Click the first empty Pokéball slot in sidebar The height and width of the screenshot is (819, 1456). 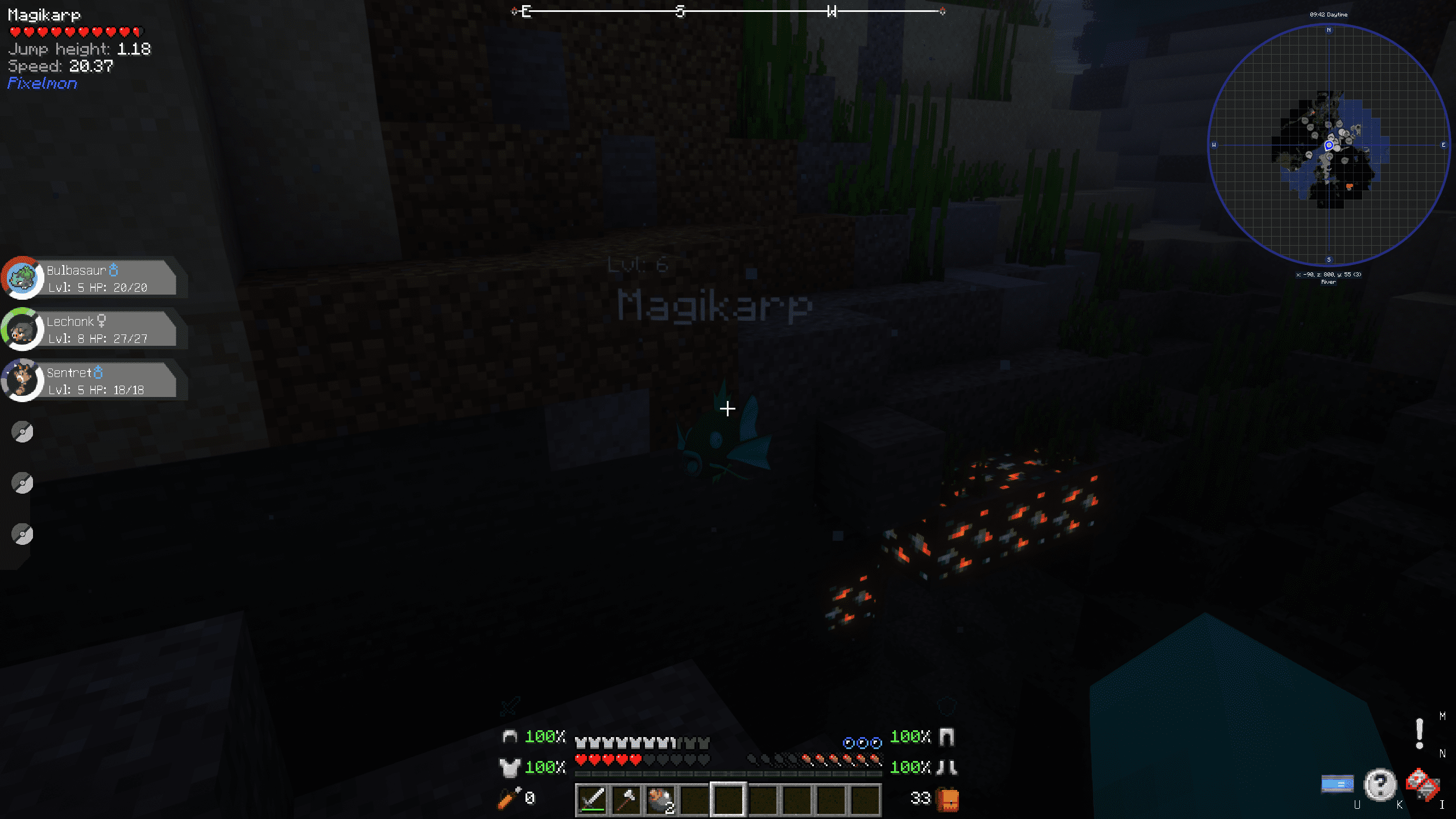(x=22, y=431)
